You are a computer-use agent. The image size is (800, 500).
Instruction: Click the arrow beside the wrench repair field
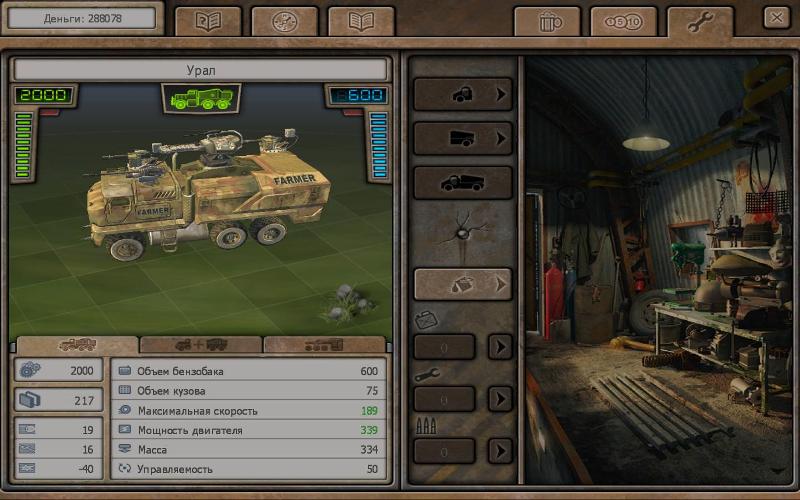tap(500, 399)
